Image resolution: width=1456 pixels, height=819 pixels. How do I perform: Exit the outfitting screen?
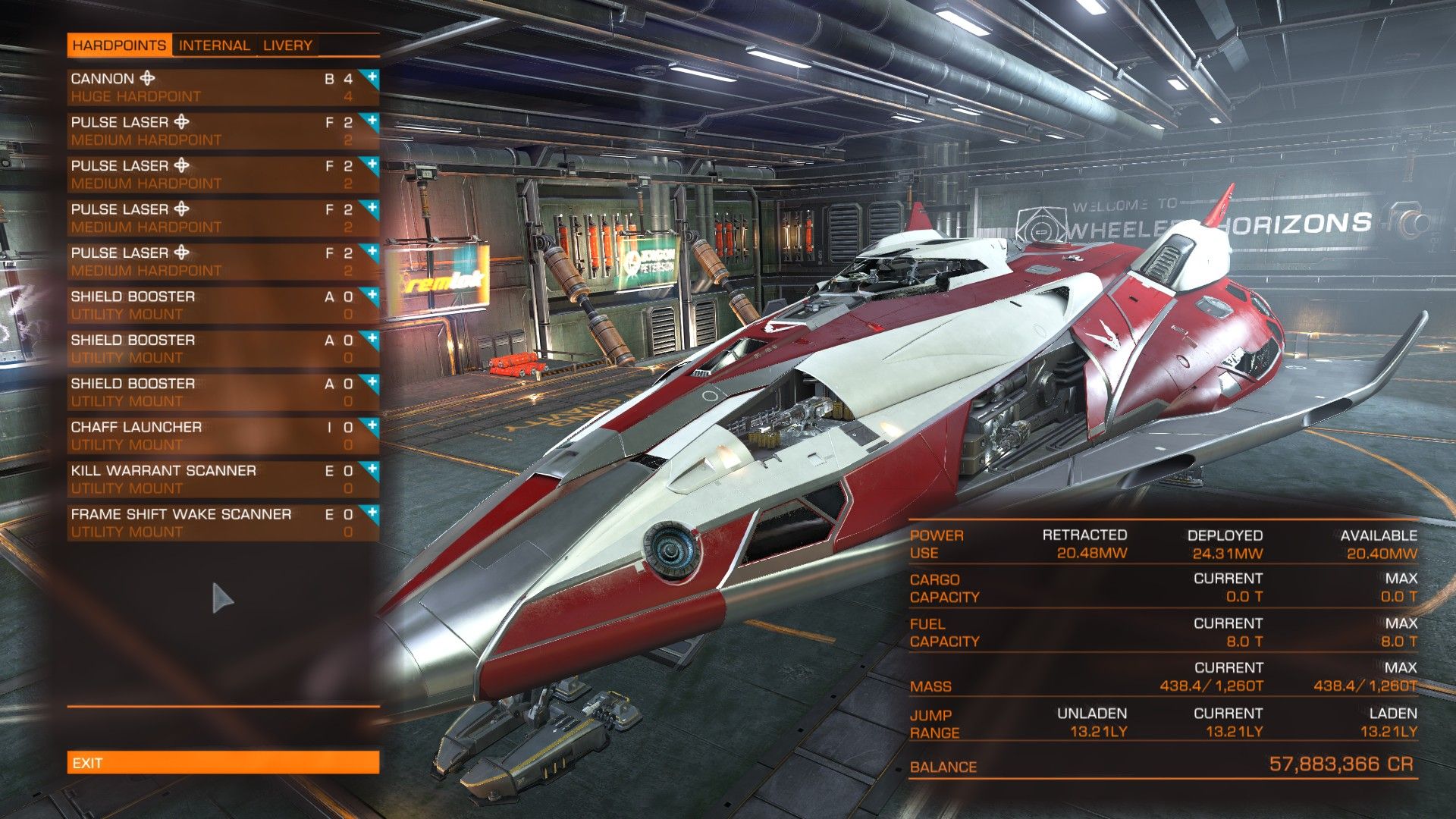coord(223,763)
